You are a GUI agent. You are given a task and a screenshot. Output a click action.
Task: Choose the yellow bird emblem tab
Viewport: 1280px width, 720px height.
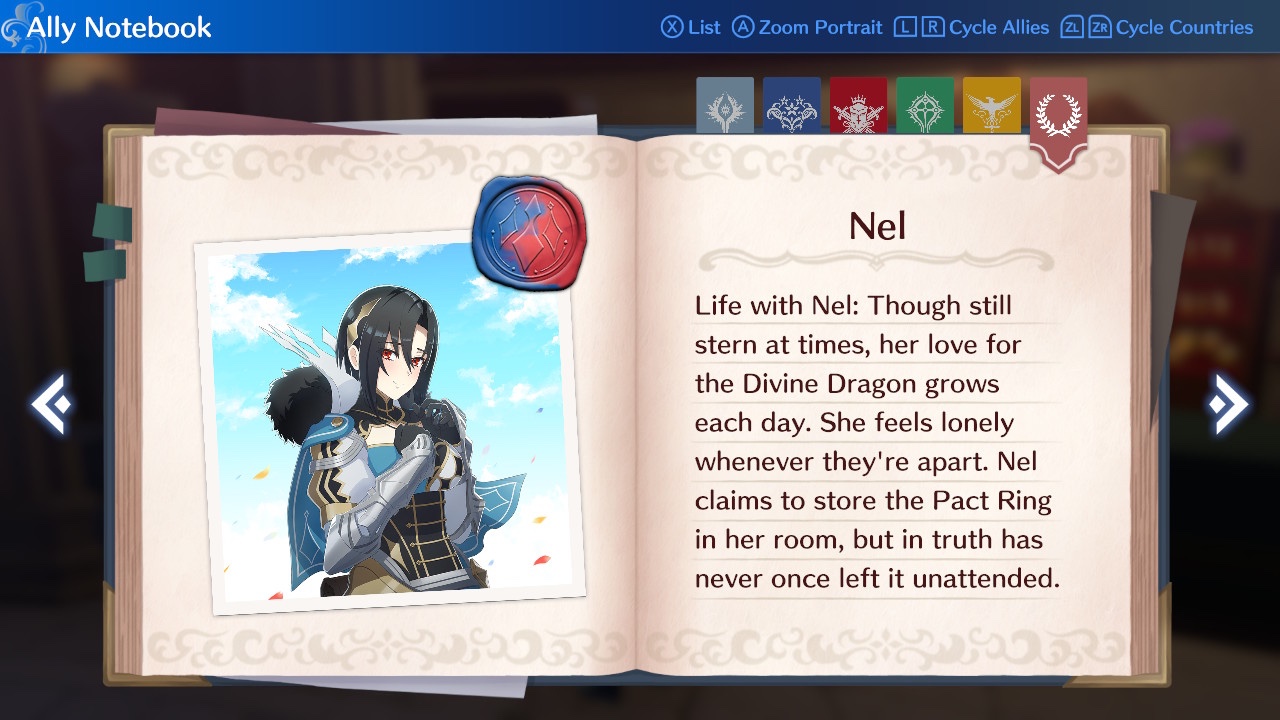(991, 106)
